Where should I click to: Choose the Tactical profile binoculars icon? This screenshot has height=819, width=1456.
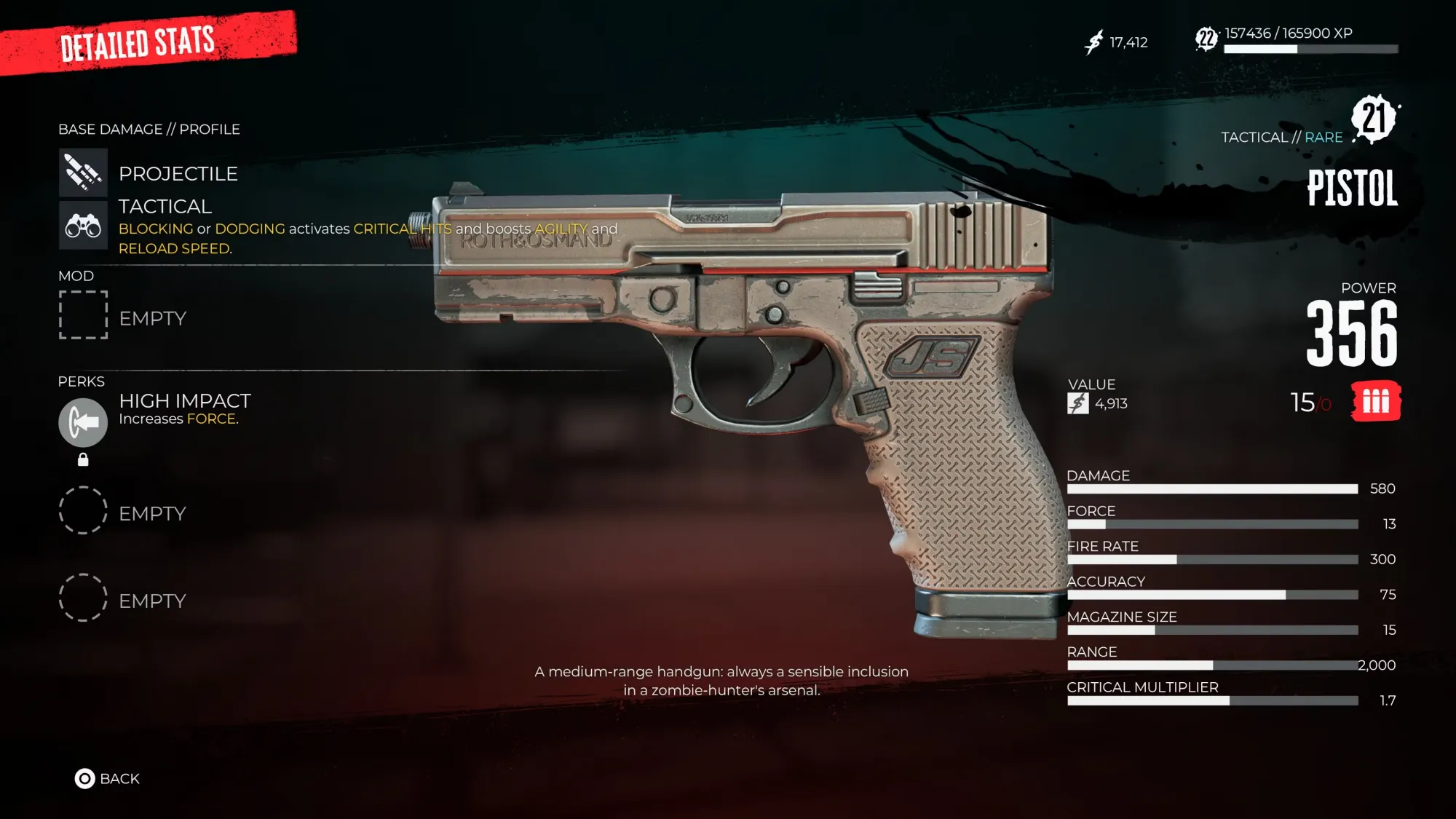click(83, 226)
